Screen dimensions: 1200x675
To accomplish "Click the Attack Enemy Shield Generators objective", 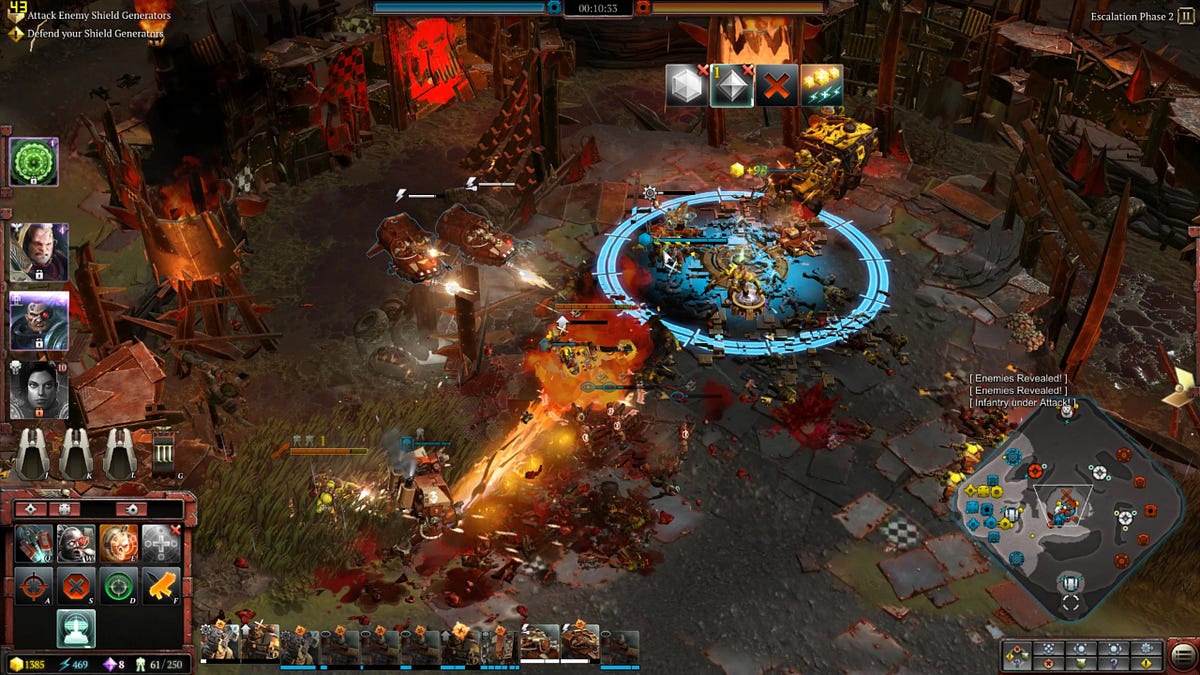I will [x=98, y=16].
